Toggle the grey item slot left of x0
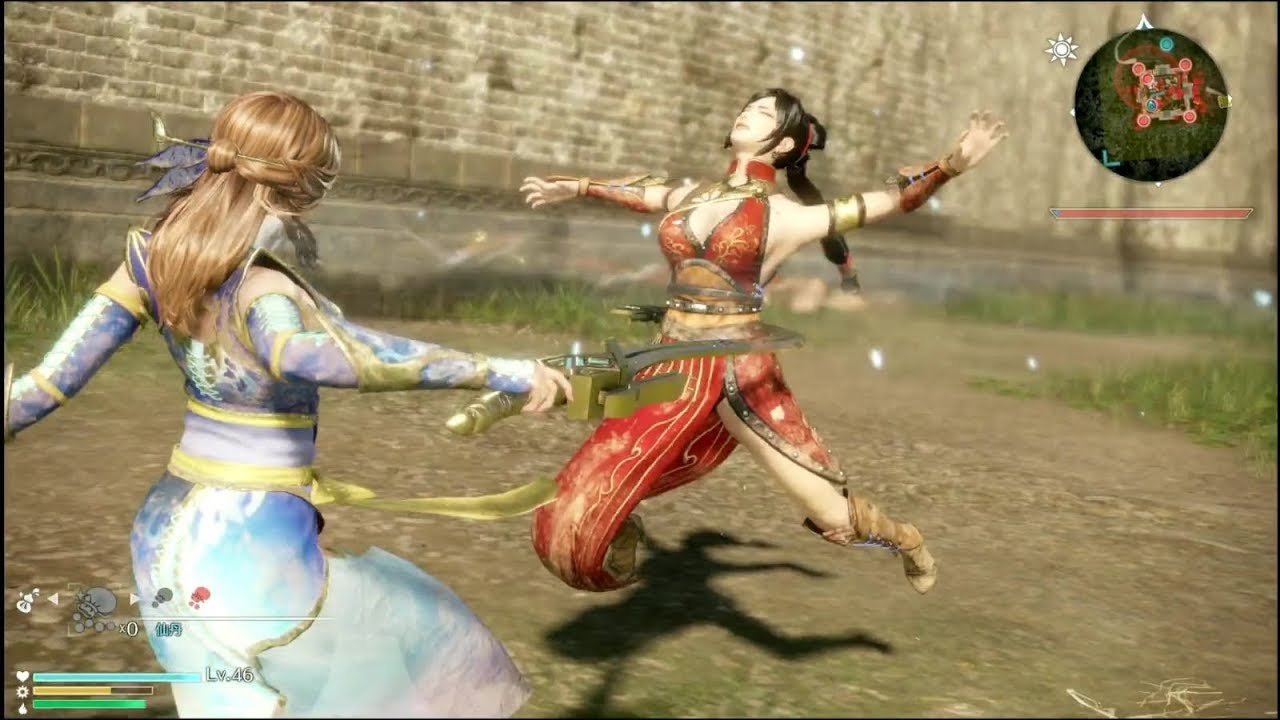 pyautogui.click(x=164, y=597)
